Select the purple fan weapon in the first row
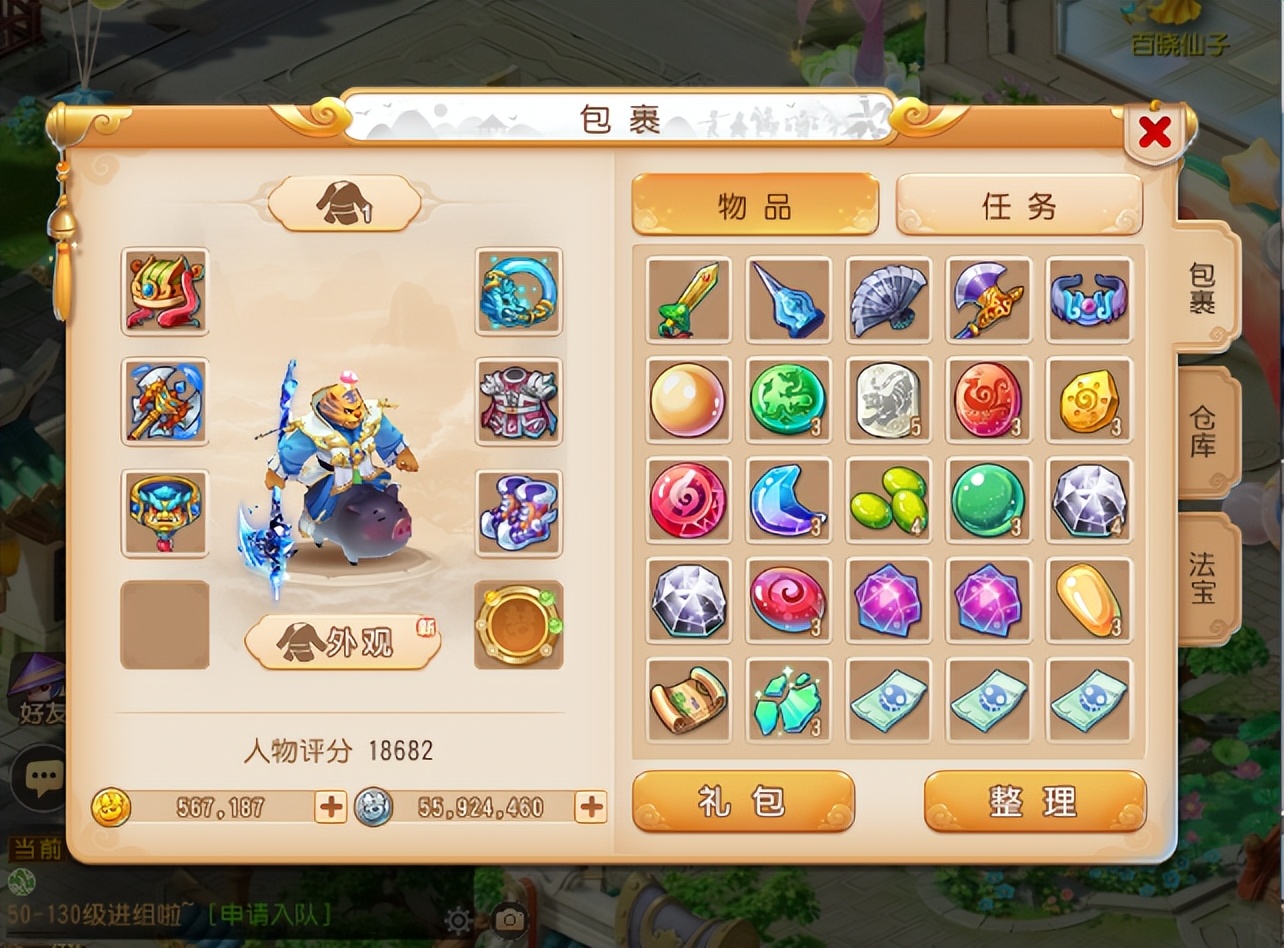The width and height of the screenshot is (1284, 948). coord(888,300)
